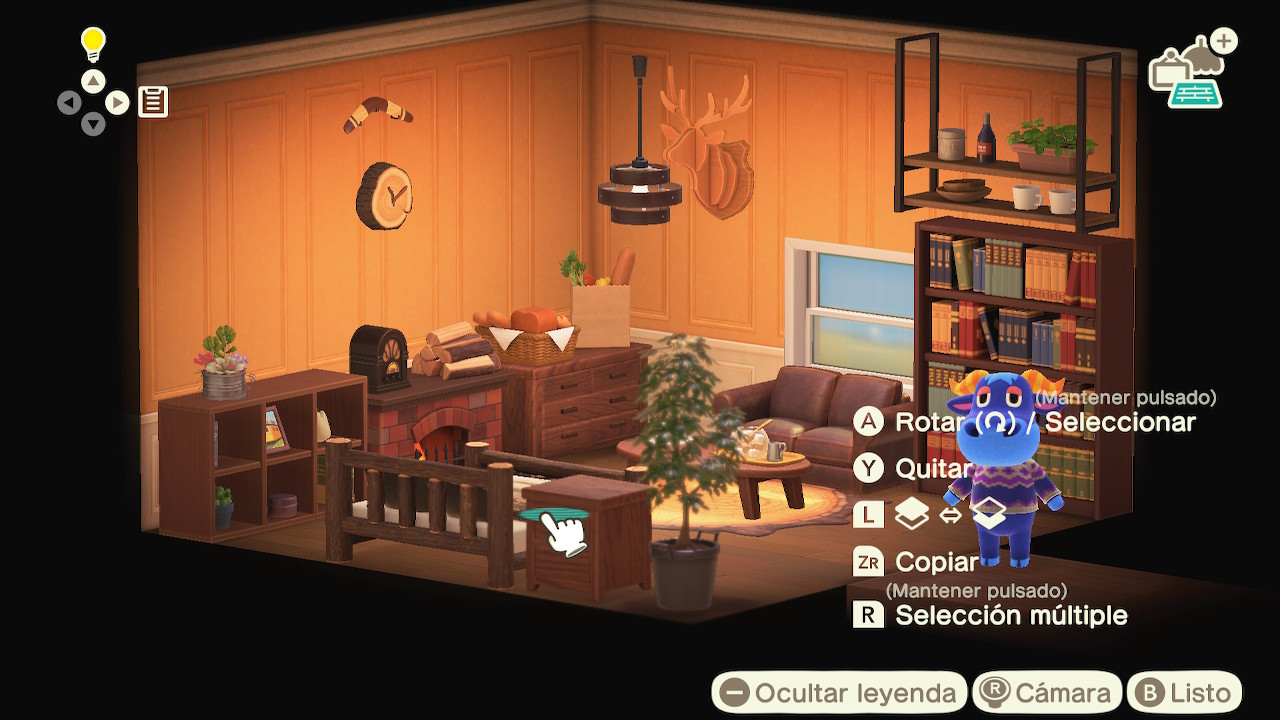Open the Cámara view button
Screen dimensions: 1280x720
click(x=1046, y=693)
